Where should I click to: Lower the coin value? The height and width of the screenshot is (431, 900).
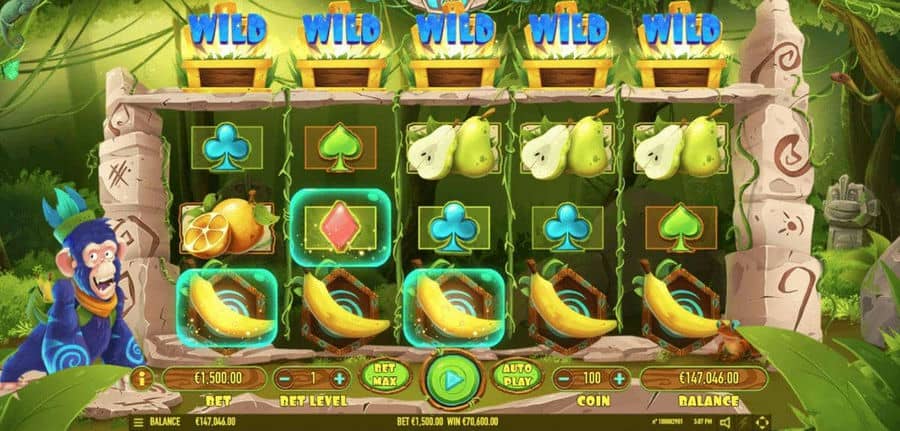coord(565,379)
